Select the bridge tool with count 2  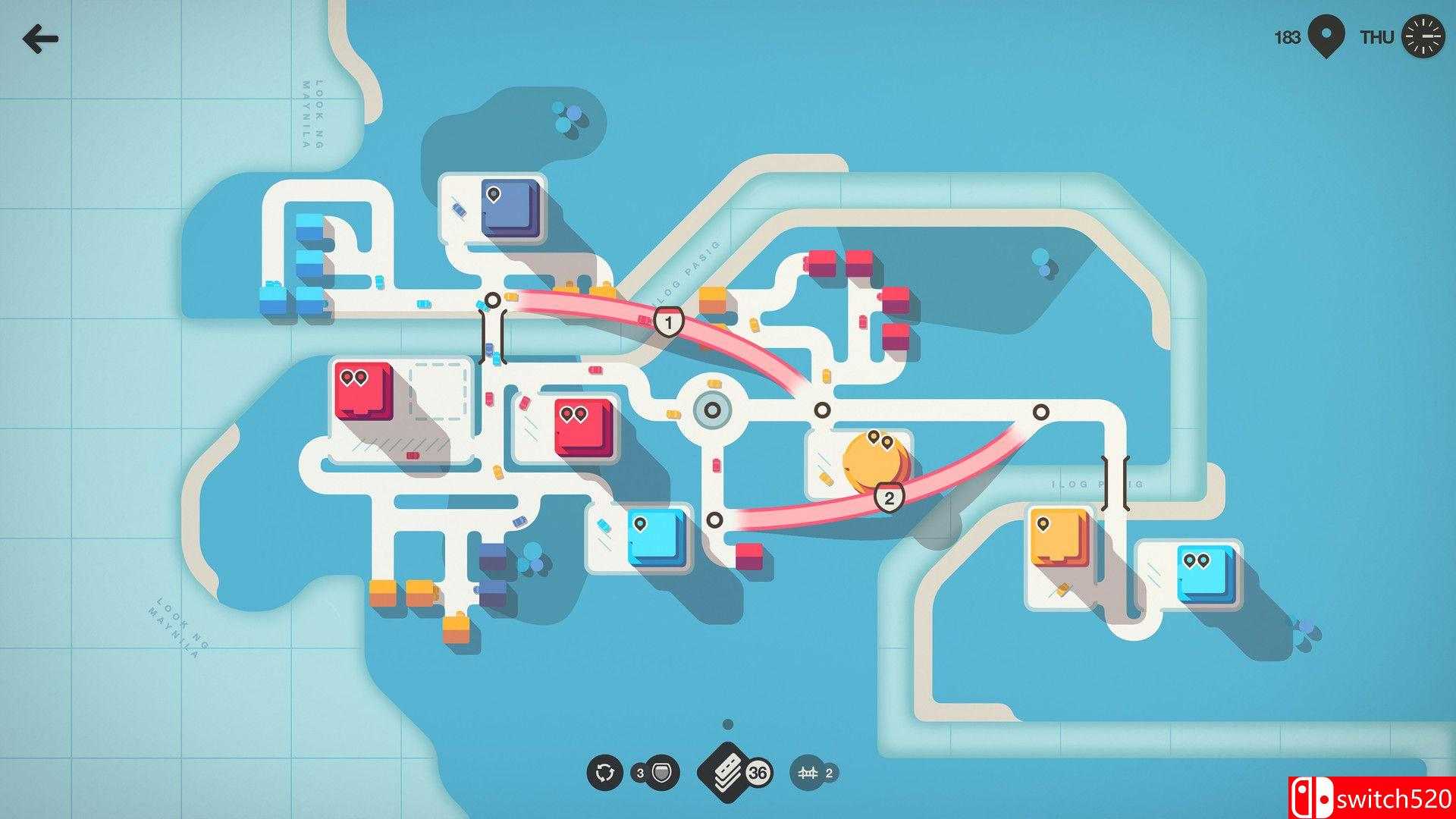point(810,770)
